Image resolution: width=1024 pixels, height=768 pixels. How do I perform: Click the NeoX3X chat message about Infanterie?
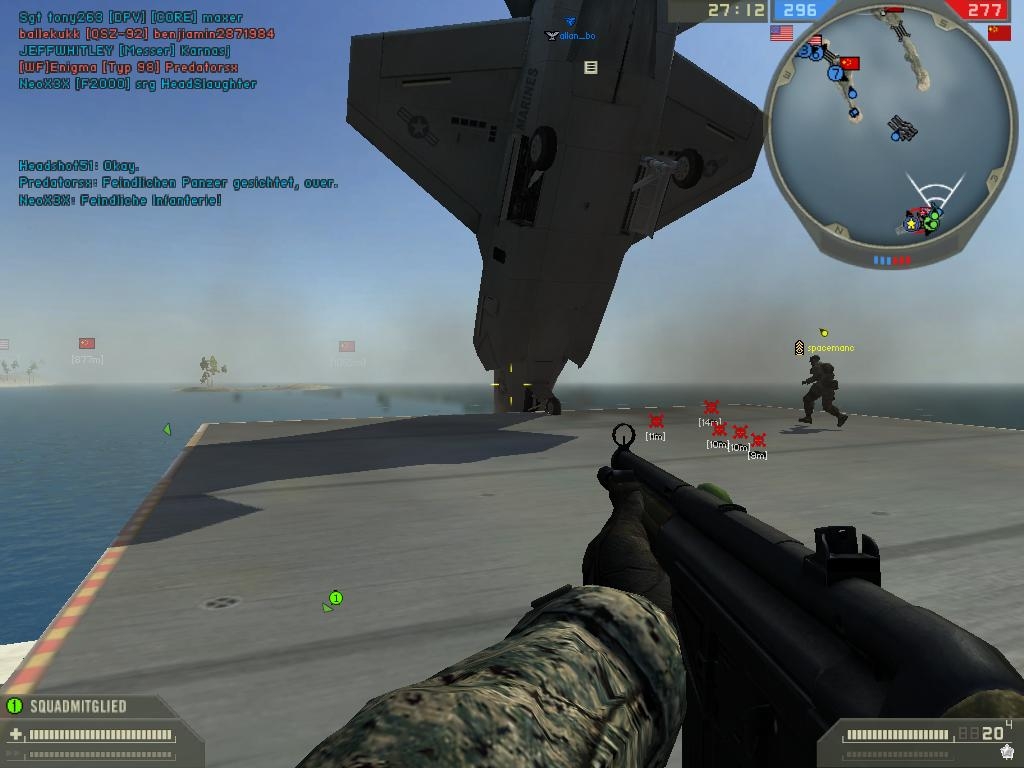coord(120,200)
